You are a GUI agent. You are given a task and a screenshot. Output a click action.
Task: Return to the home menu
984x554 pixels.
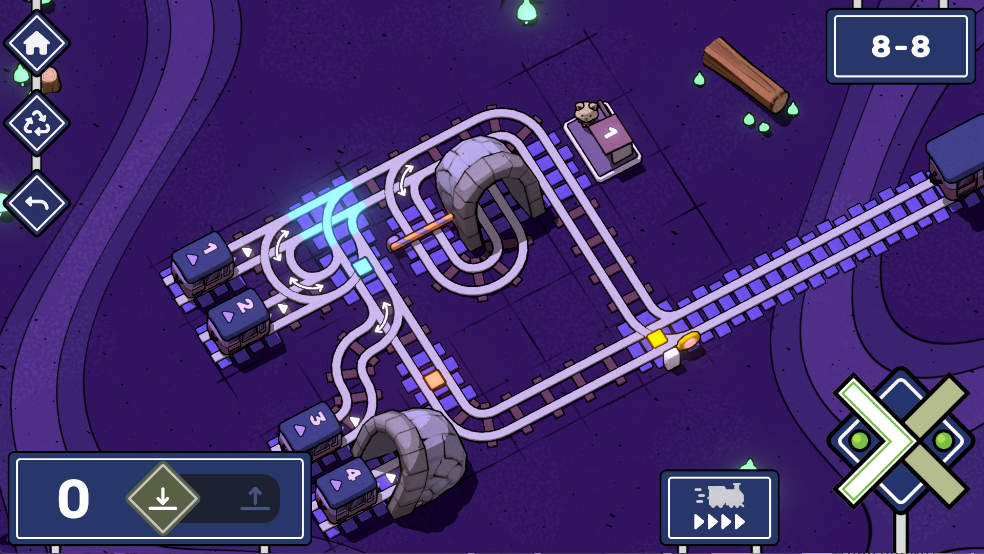coord(37,43)
